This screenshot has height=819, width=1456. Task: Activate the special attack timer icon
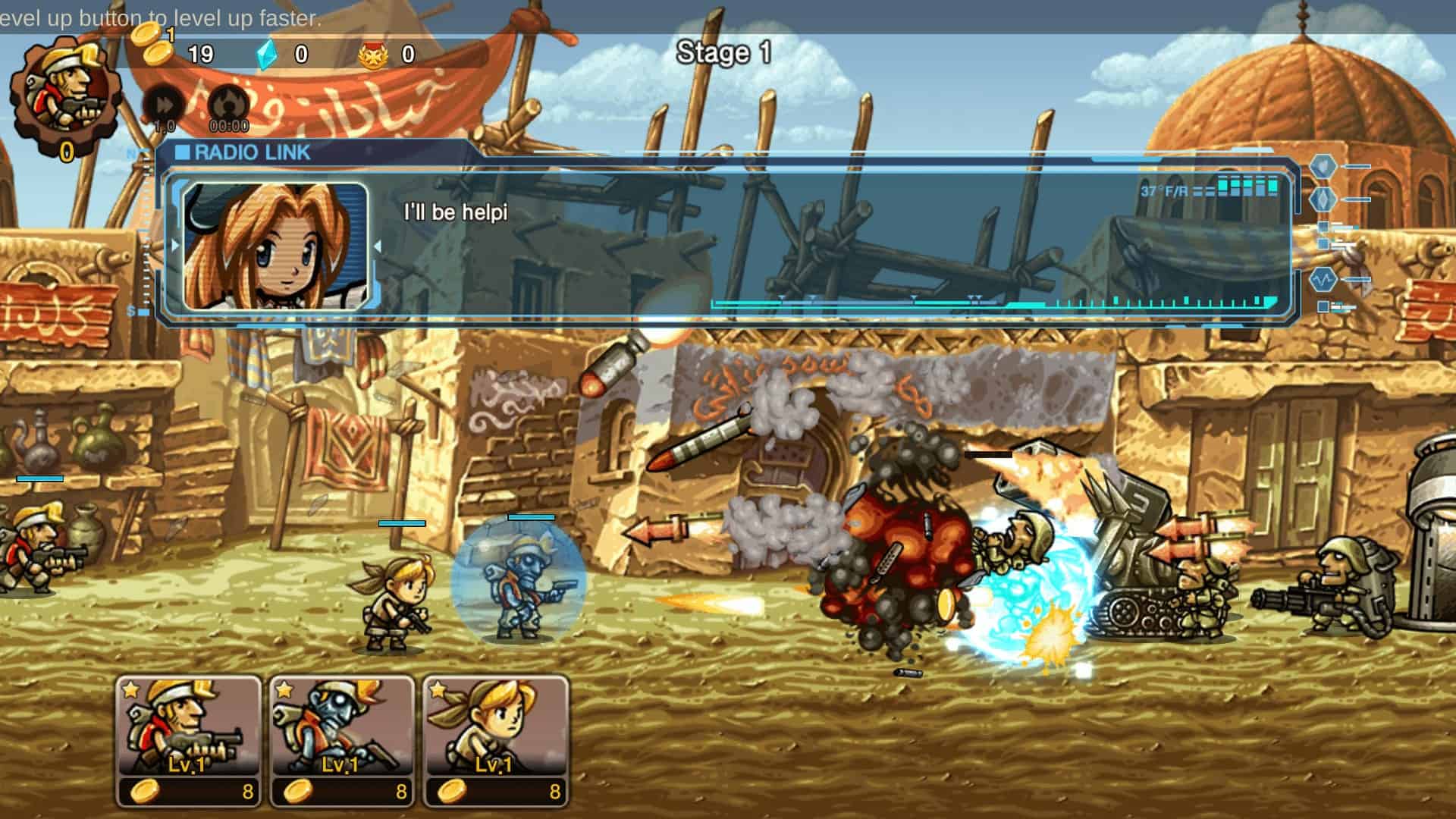coord(228,105)
